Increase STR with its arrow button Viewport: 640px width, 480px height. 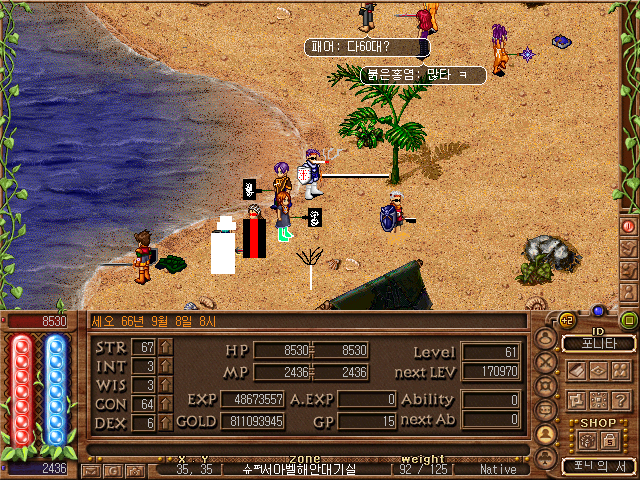coord(165,347)
